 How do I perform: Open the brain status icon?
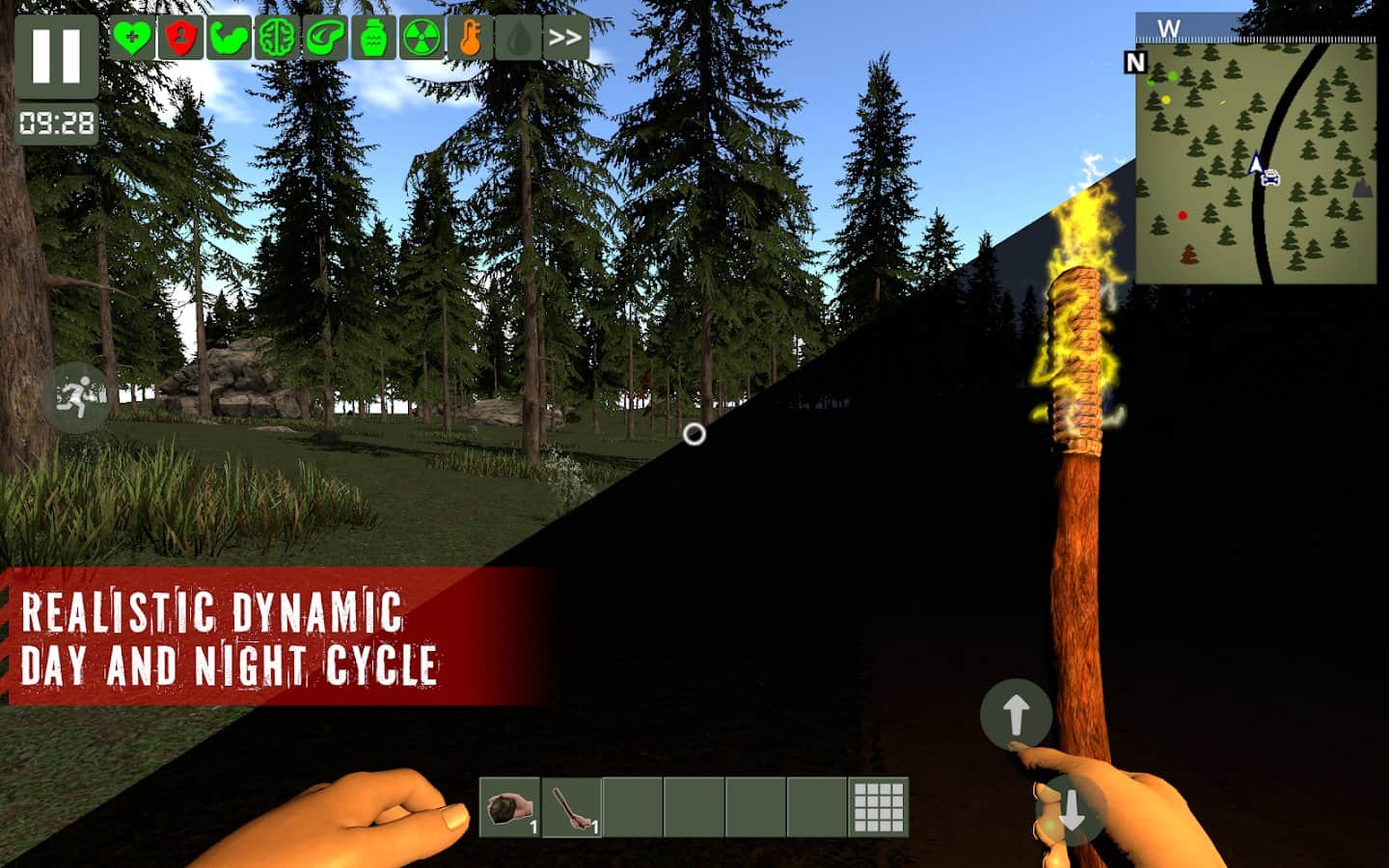277,39
